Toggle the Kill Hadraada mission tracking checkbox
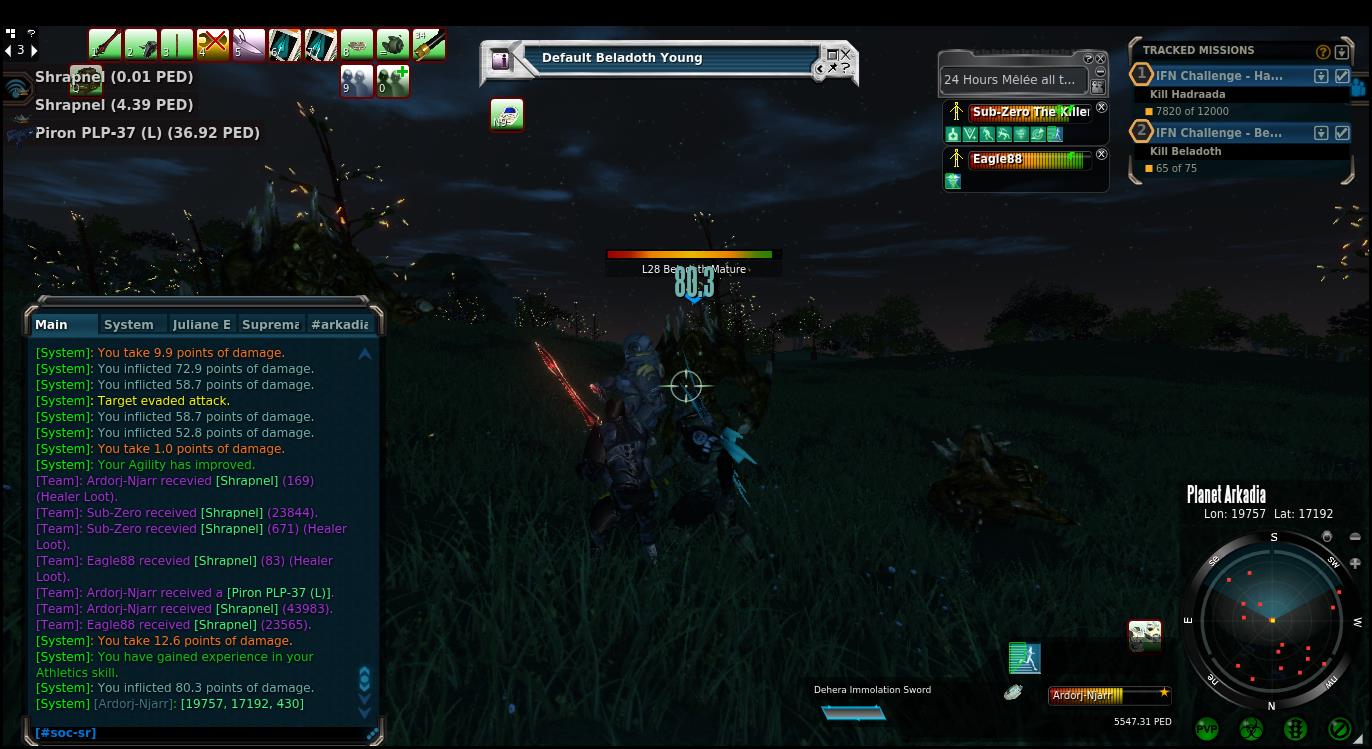1372x749 pixels. click(1343, 76)
